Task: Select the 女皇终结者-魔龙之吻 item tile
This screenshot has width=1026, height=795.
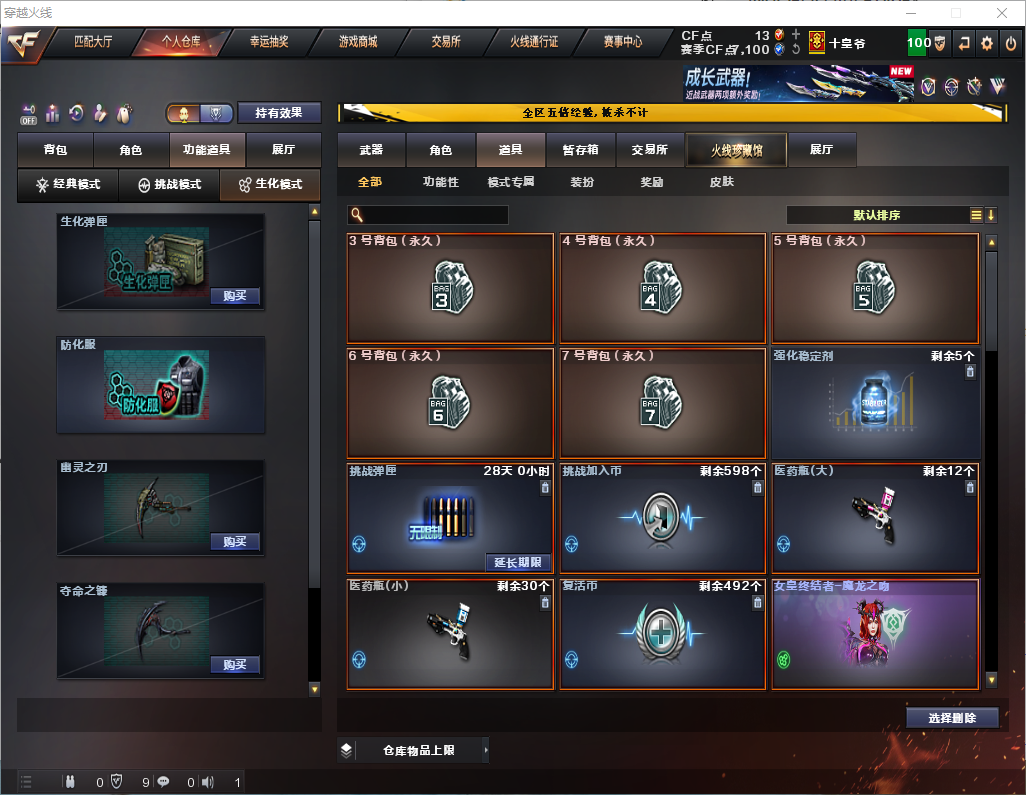Action: pyautogui.click(x=875, y=634)
